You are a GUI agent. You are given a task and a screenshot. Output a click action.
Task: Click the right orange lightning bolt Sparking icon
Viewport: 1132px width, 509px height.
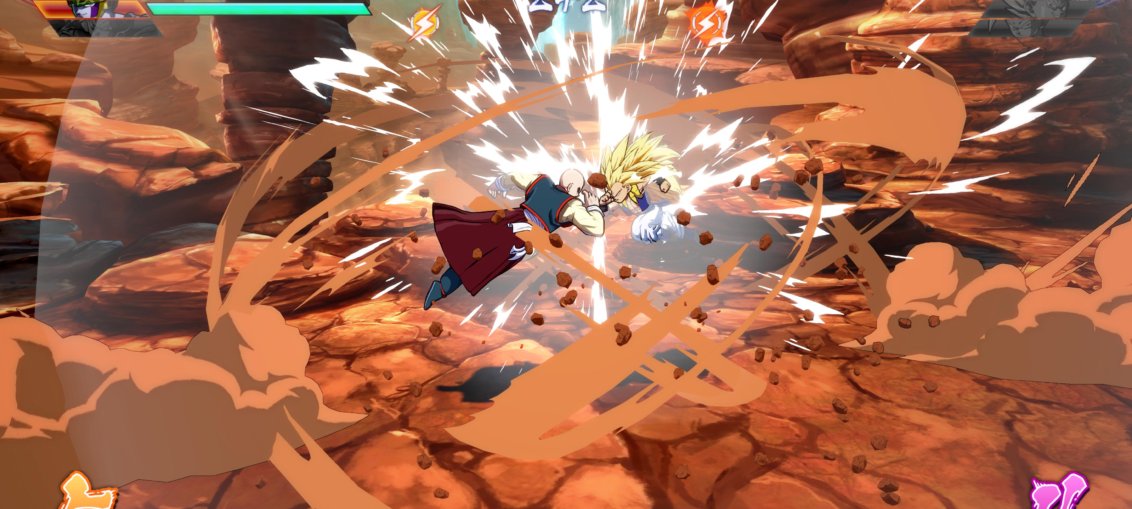pyautogui.click(x=706, y=19)
